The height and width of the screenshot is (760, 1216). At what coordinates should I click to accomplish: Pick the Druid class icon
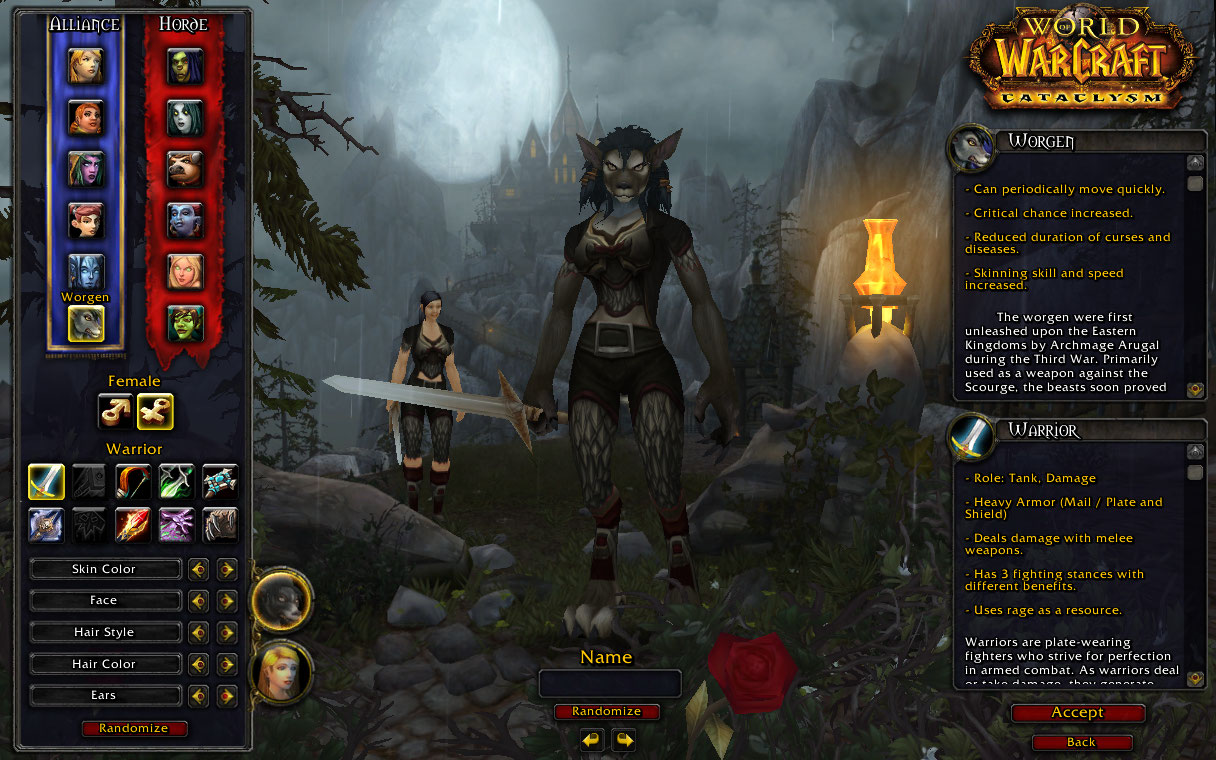[x=219, y=524]
